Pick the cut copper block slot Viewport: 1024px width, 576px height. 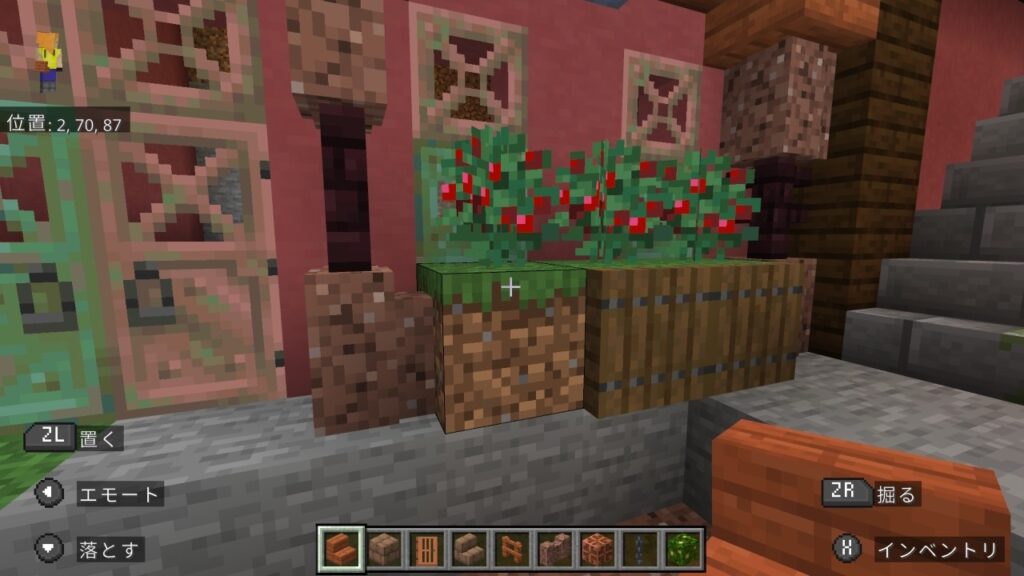click(x=597, y=548)
